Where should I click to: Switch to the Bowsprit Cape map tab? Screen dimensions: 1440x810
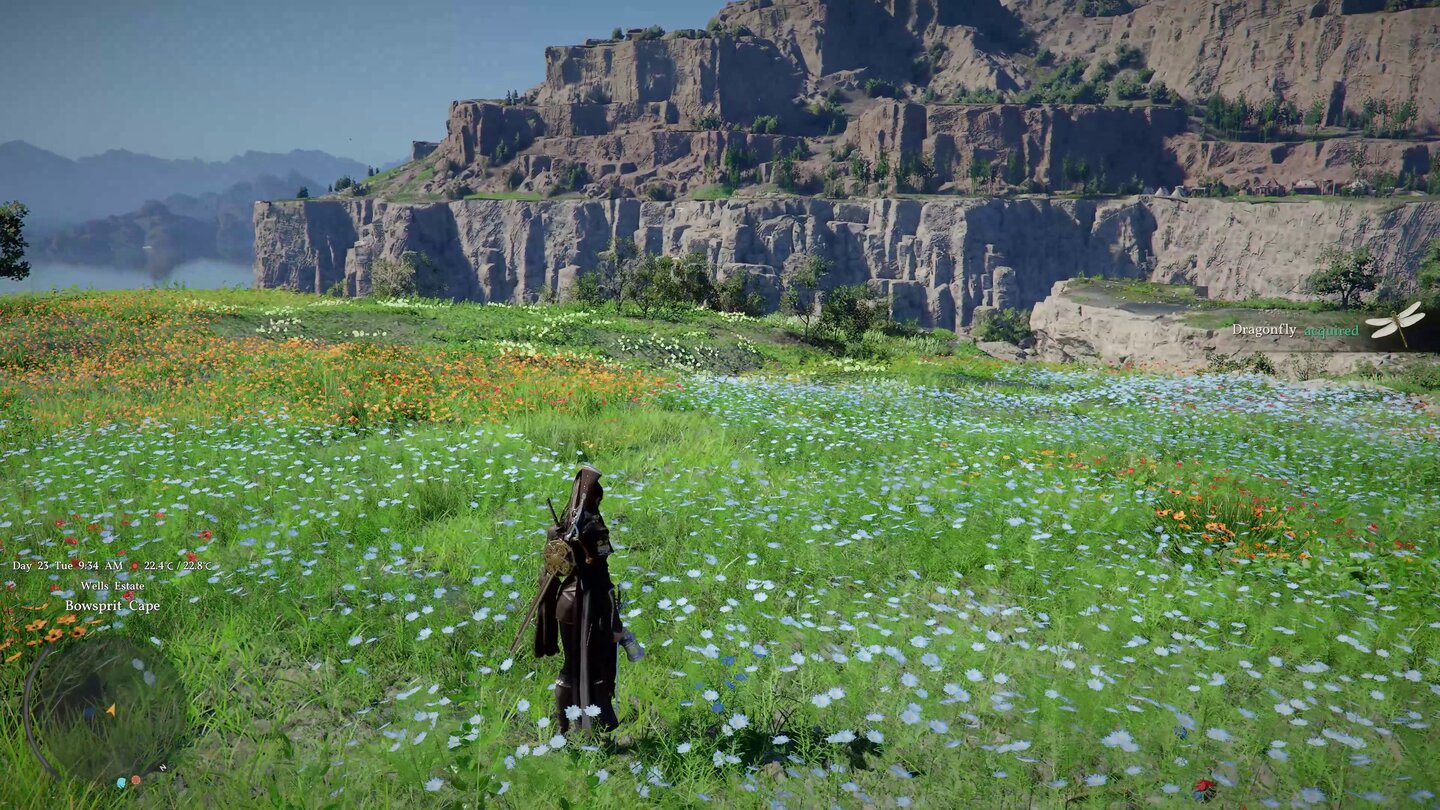[113, 606]
